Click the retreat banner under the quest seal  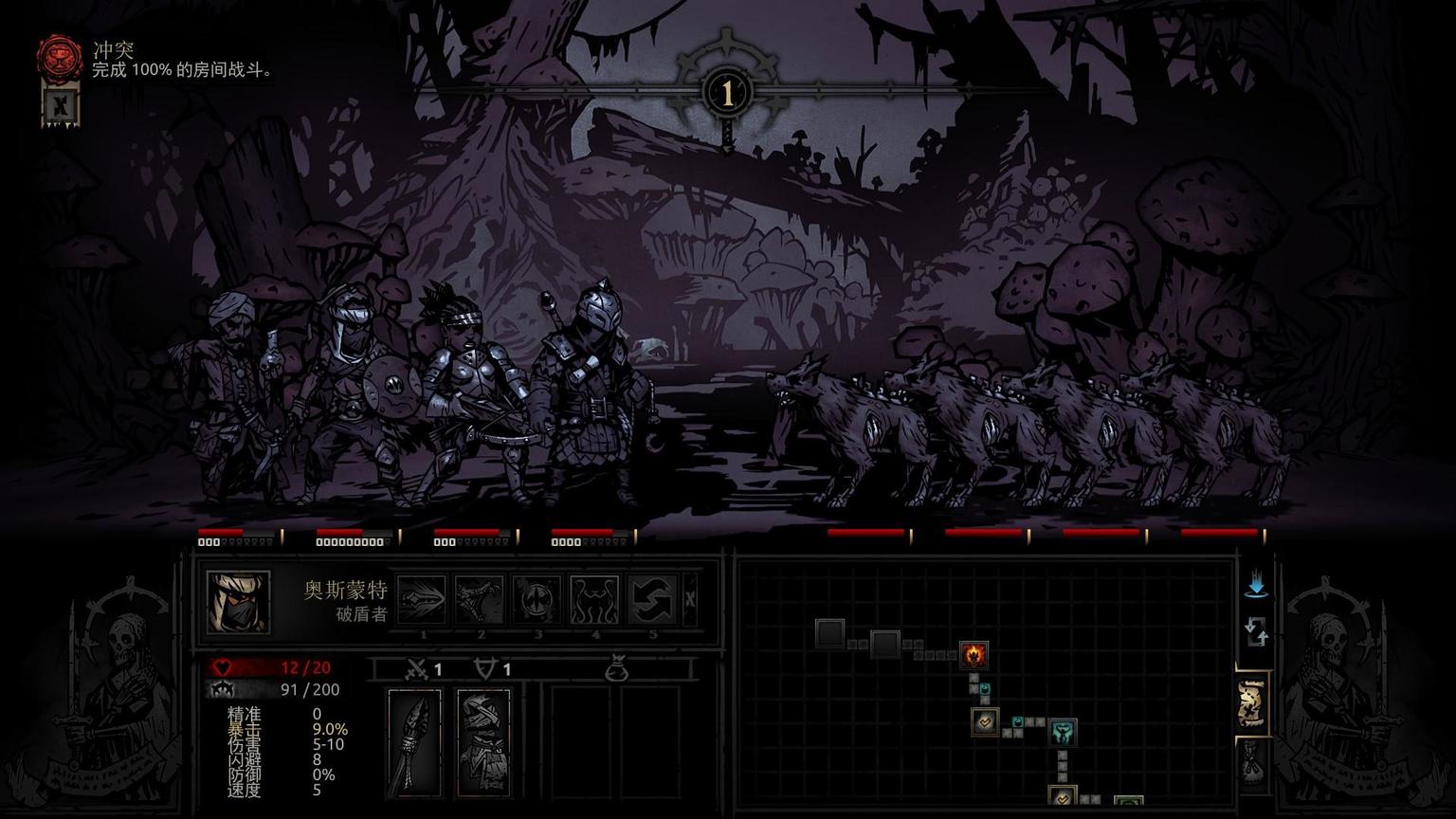pos(61,105)
